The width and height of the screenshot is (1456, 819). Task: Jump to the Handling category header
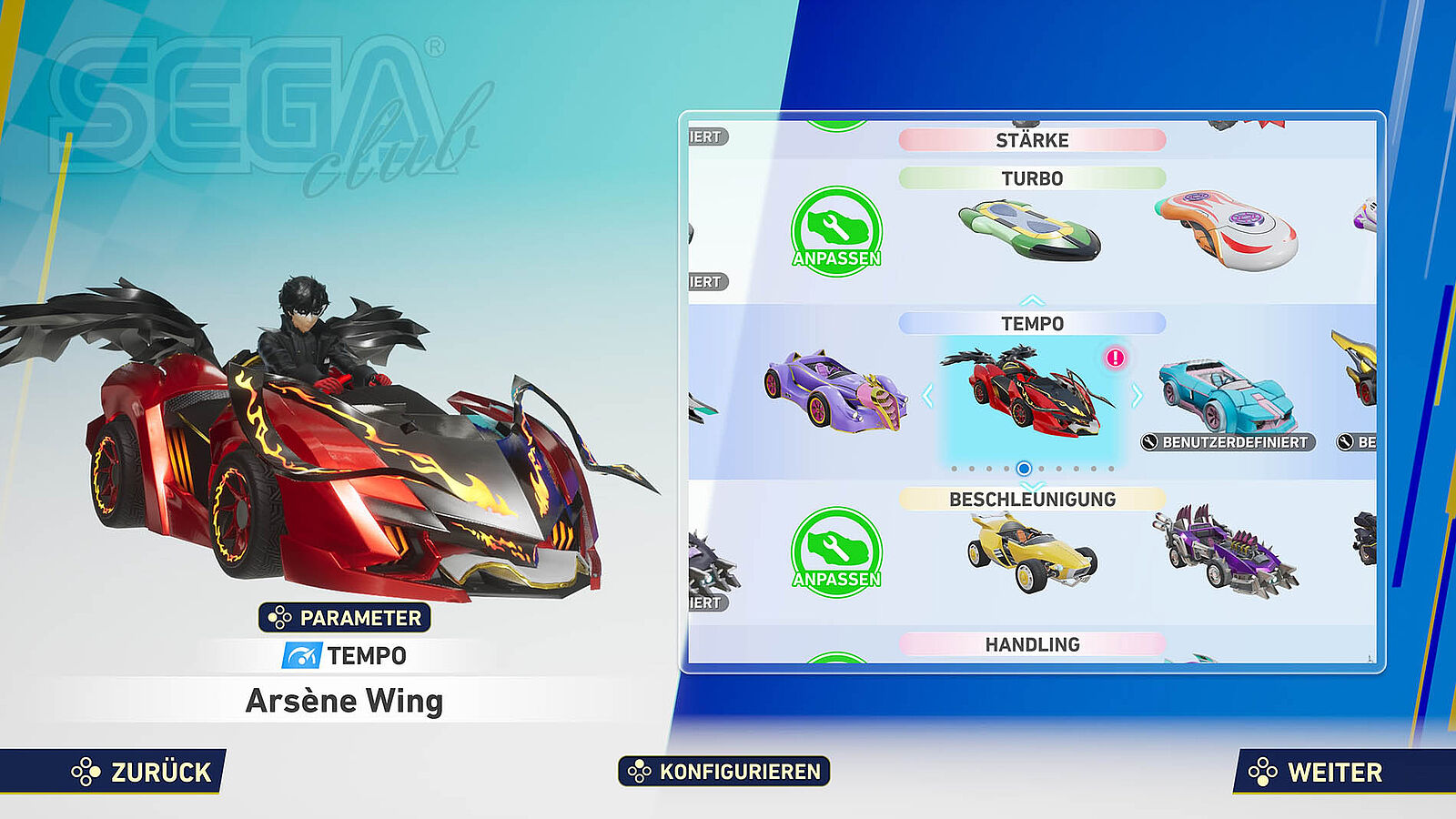[1032, 644]
